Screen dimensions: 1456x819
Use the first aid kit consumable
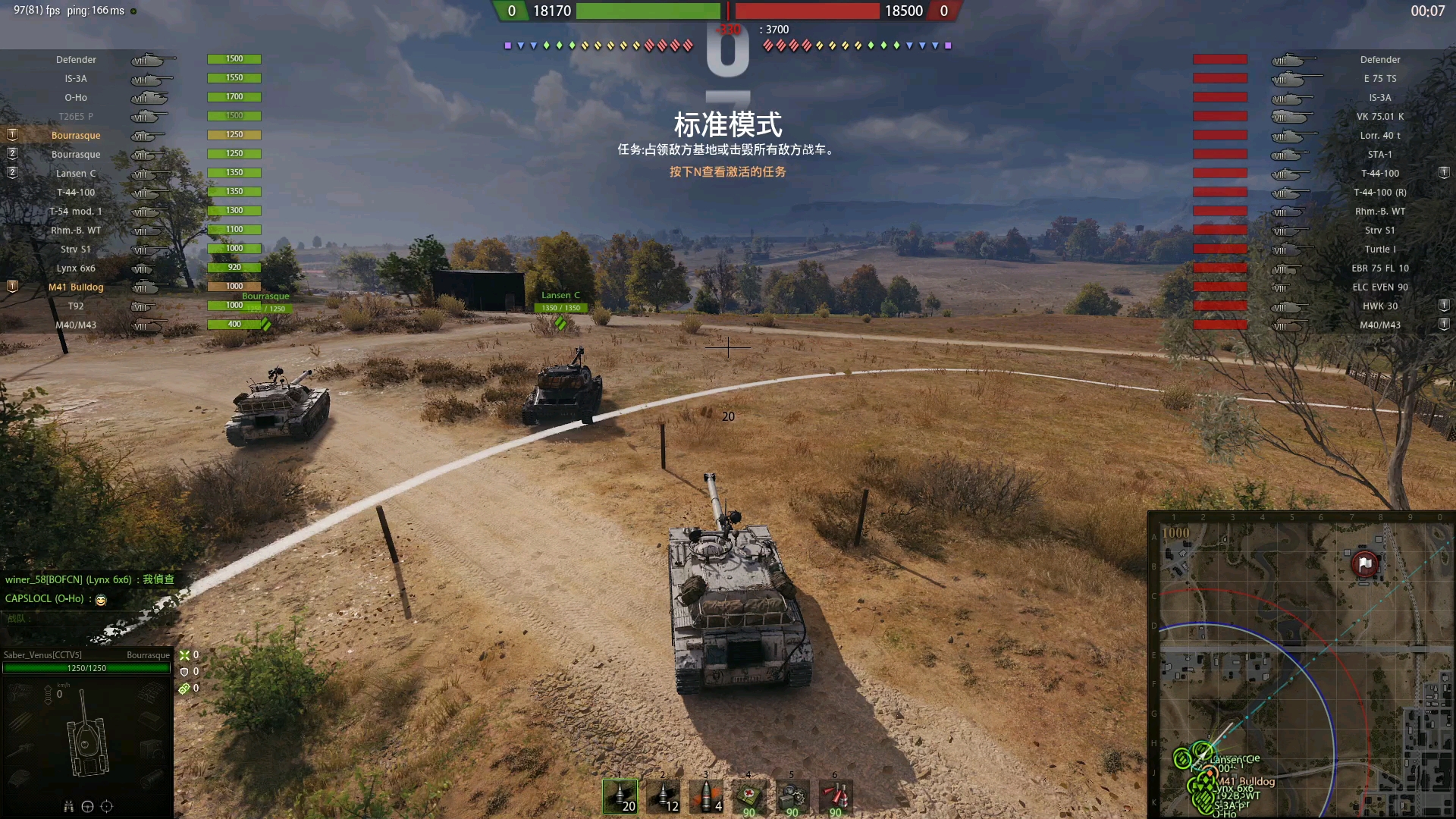[x=748, y=798]
